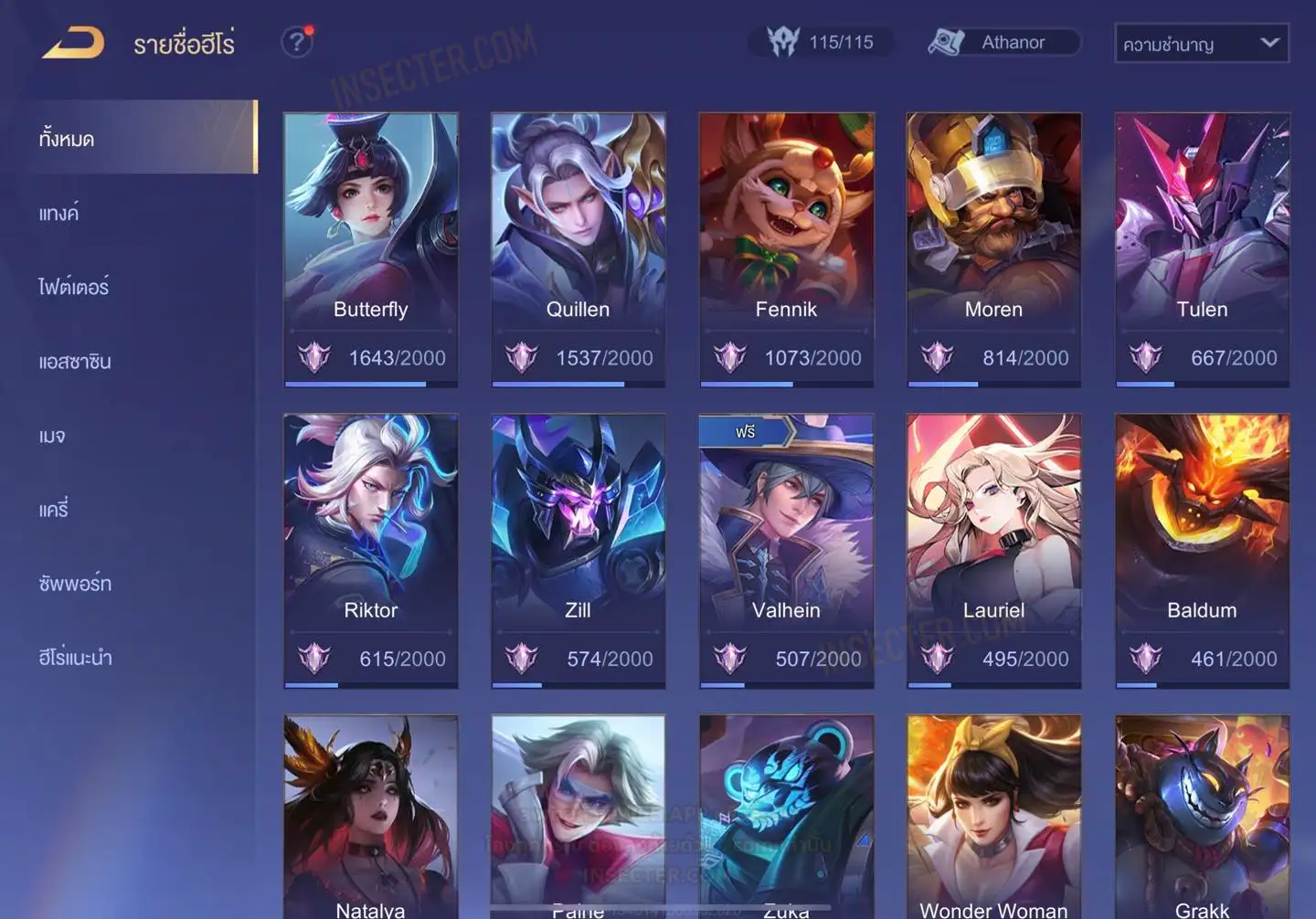Show the ซัพพอร์ท (Support) heroes
The image size is (1316, 919).
tap(75, 584)
